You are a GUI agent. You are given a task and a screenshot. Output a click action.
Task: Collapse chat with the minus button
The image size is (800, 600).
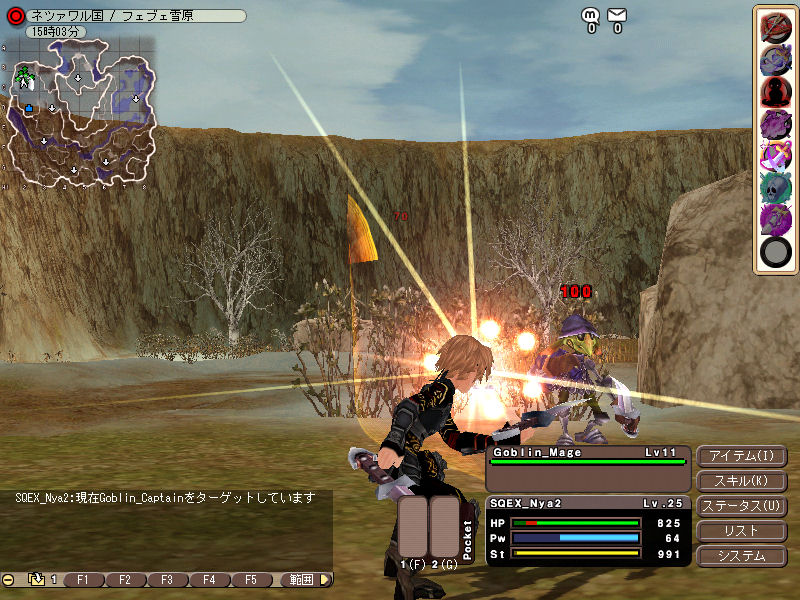8,579
